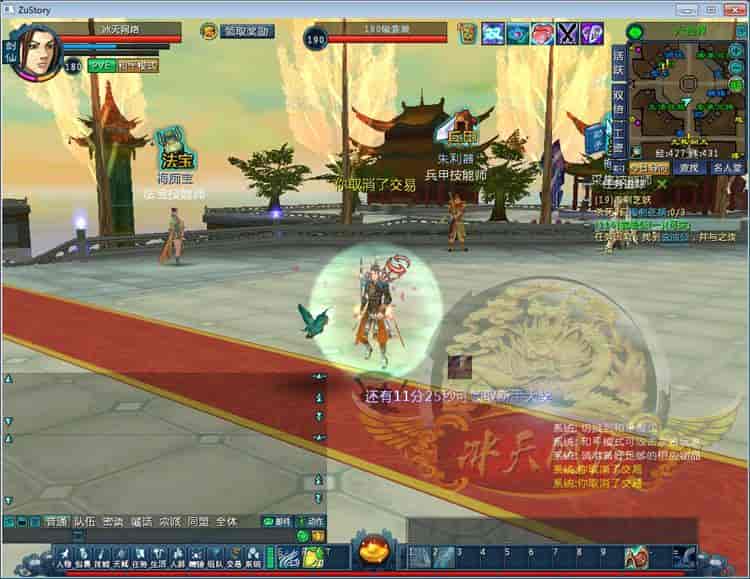Open the player portrait

(x=33, y=50)
